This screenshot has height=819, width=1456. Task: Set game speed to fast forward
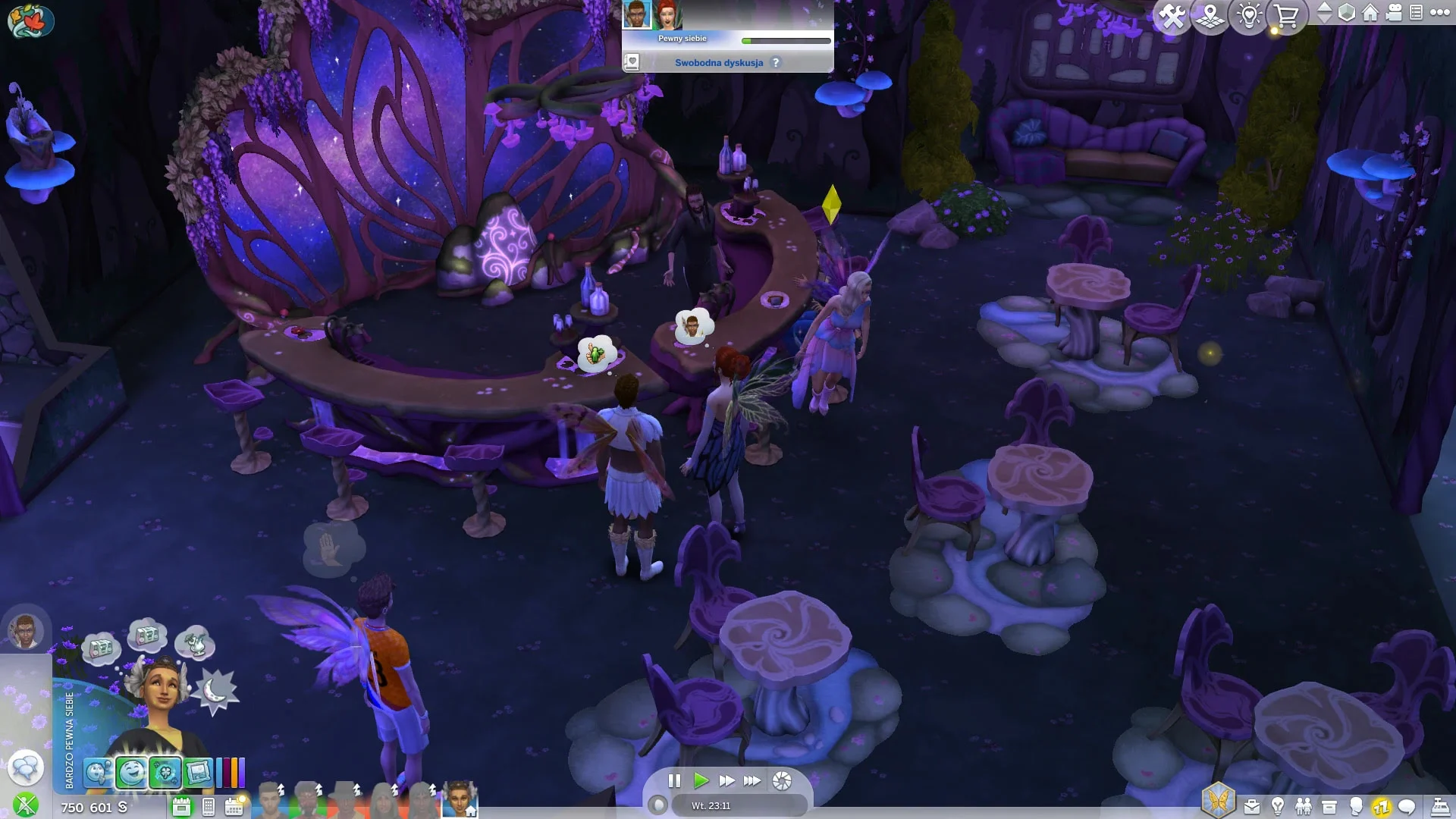(x=726, y=780)
